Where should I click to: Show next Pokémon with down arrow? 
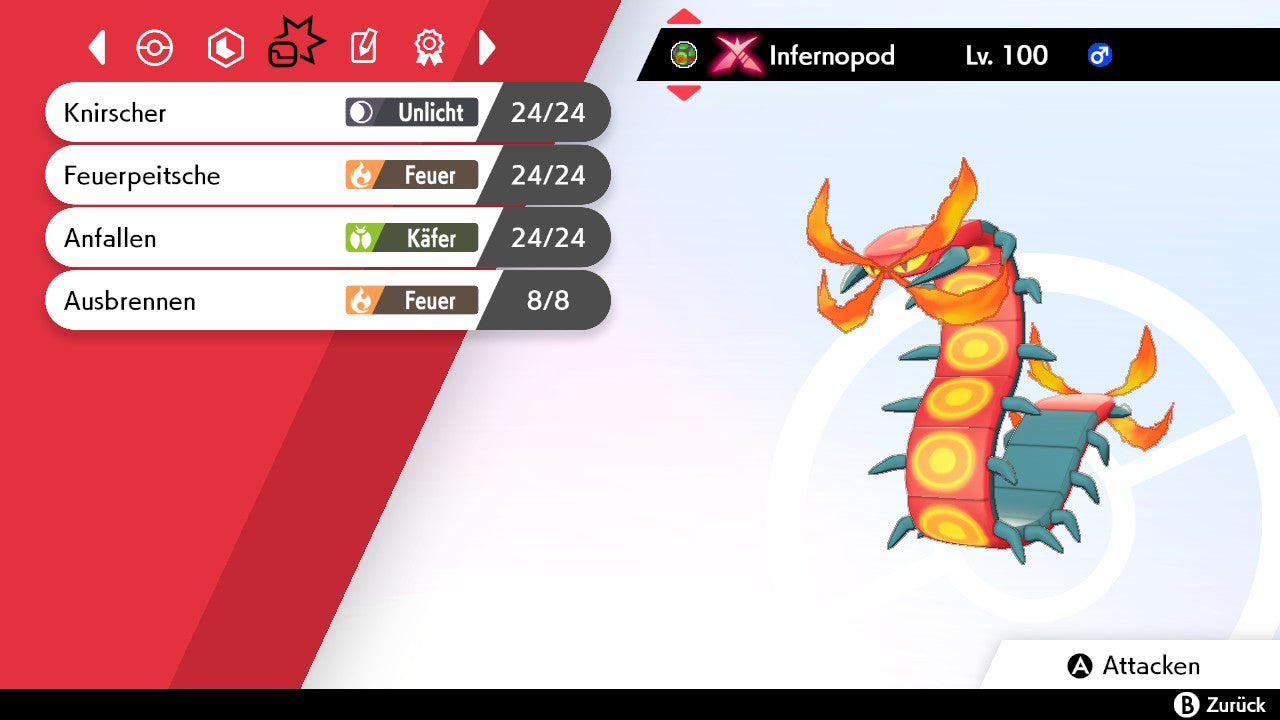click(684, 93)
